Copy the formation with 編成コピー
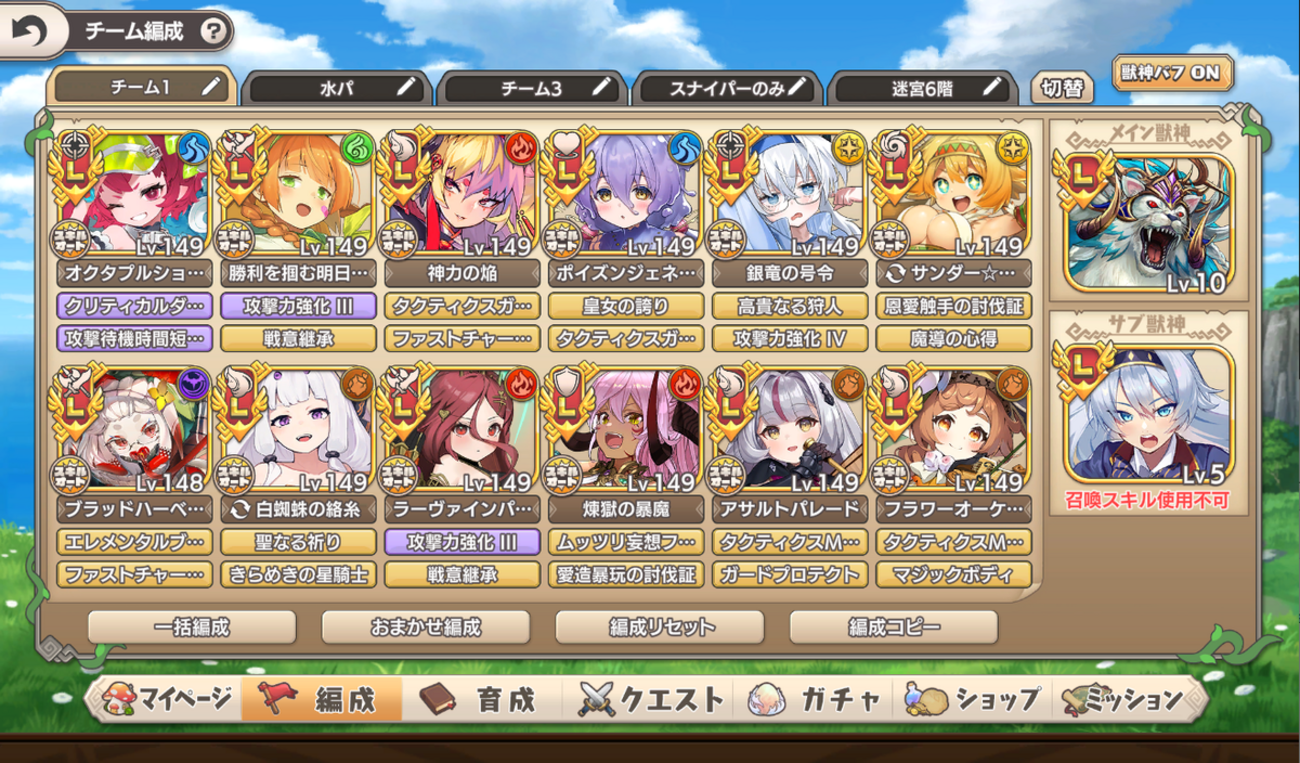Image resolution: width=1300 pixels, height=763 pixels. coord(894,627)
